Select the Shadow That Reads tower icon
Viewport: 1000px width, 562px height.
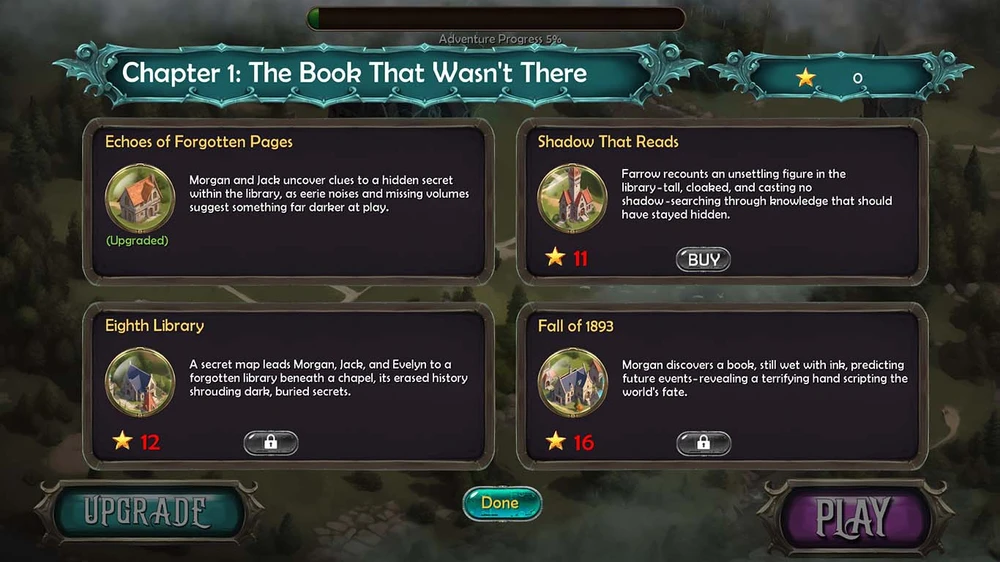coord(573,198)
